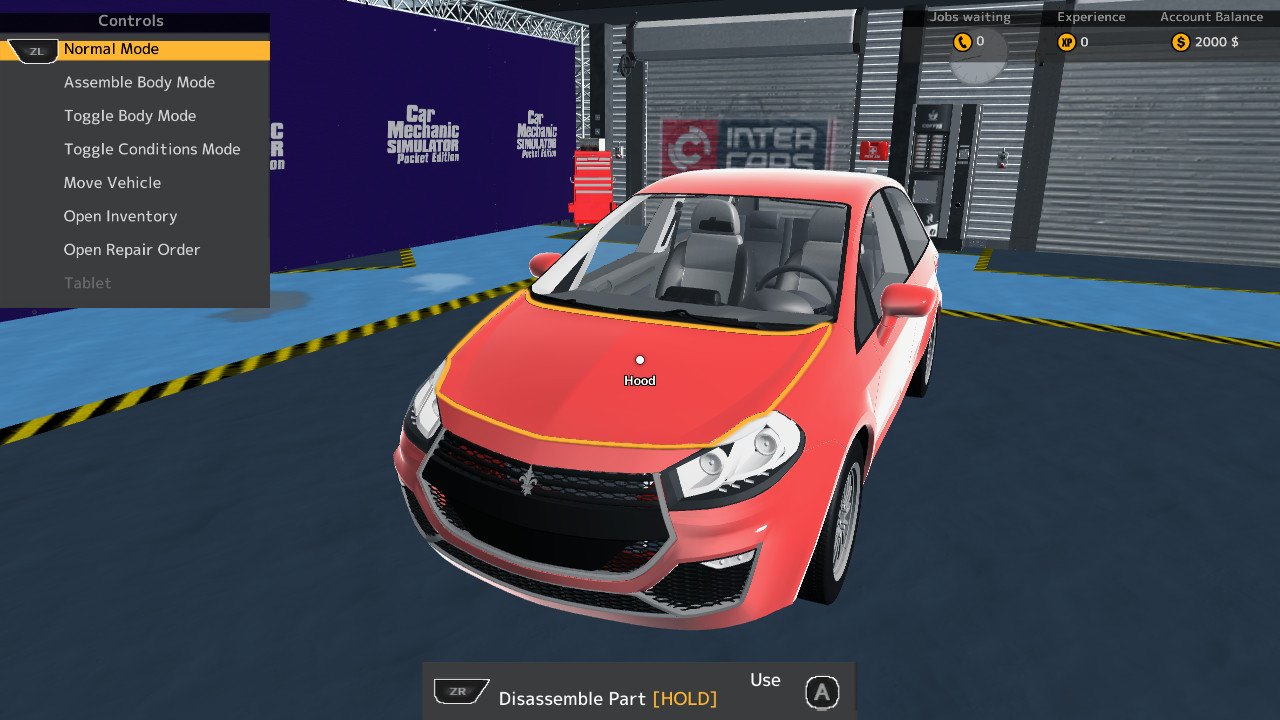Click the ZR button icon in disassemble prompt

(459, 690)
